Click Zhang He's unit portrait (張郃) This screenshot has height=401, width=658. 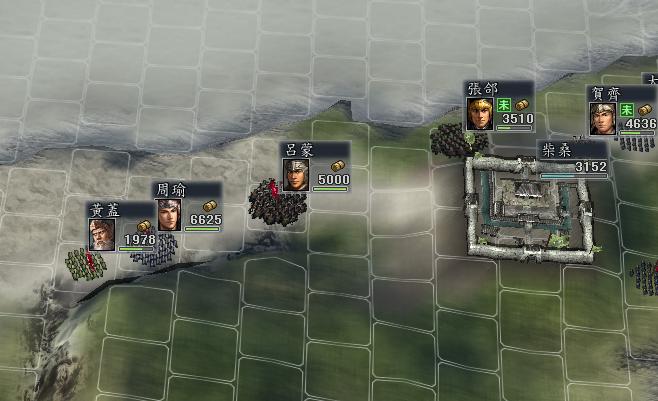pyautogui.click(x=480, y=113)
